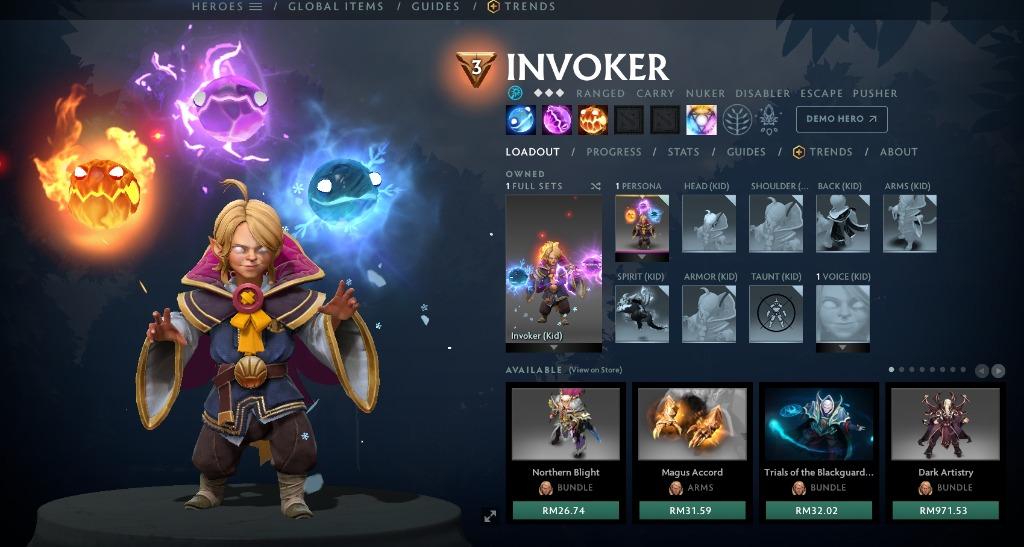Show the About tab
The image size is (1024, 547).
click(x=898, y=152)
